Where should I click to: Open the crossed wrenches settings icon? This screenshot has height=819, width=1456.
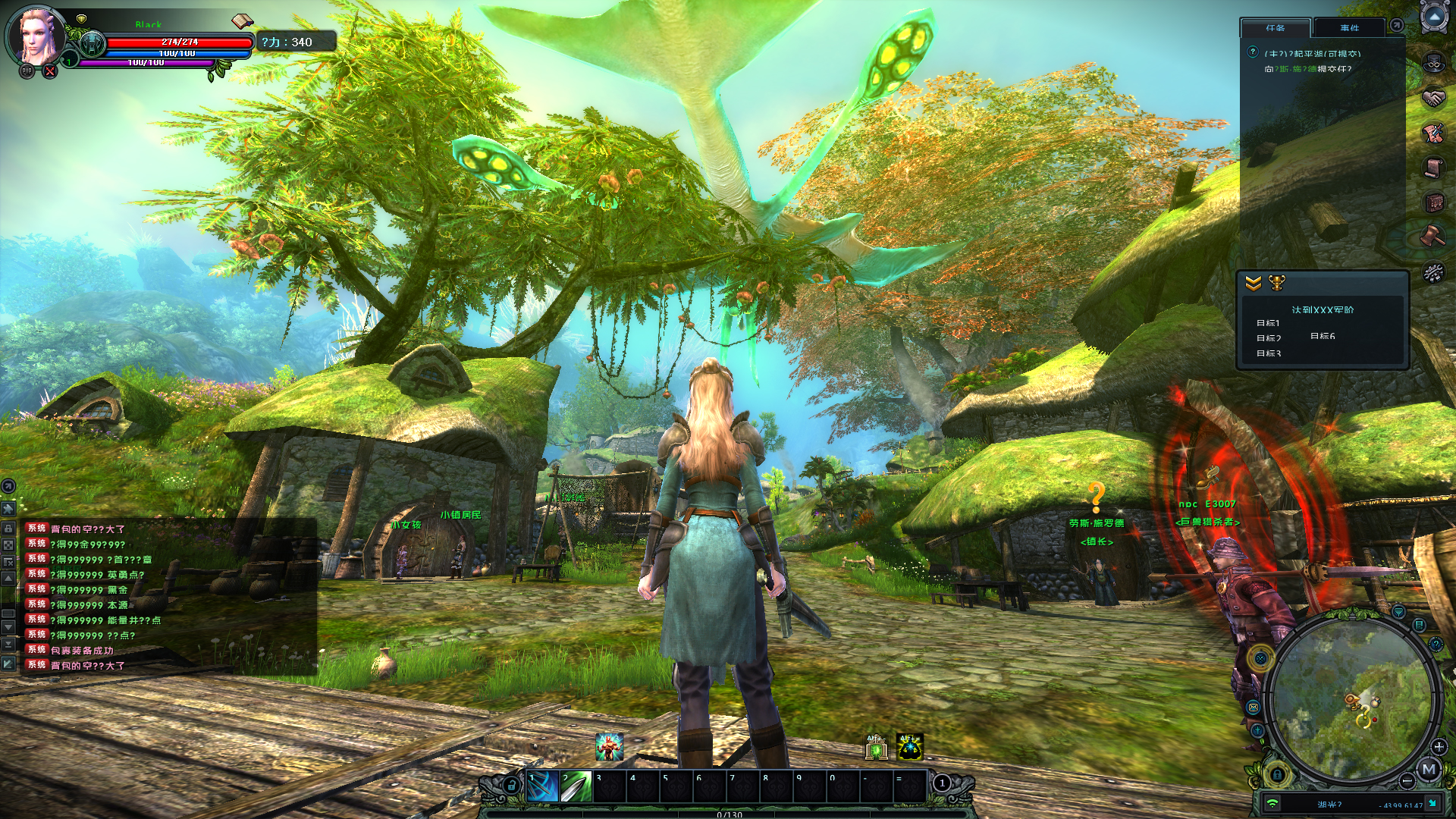(1433, 271)
